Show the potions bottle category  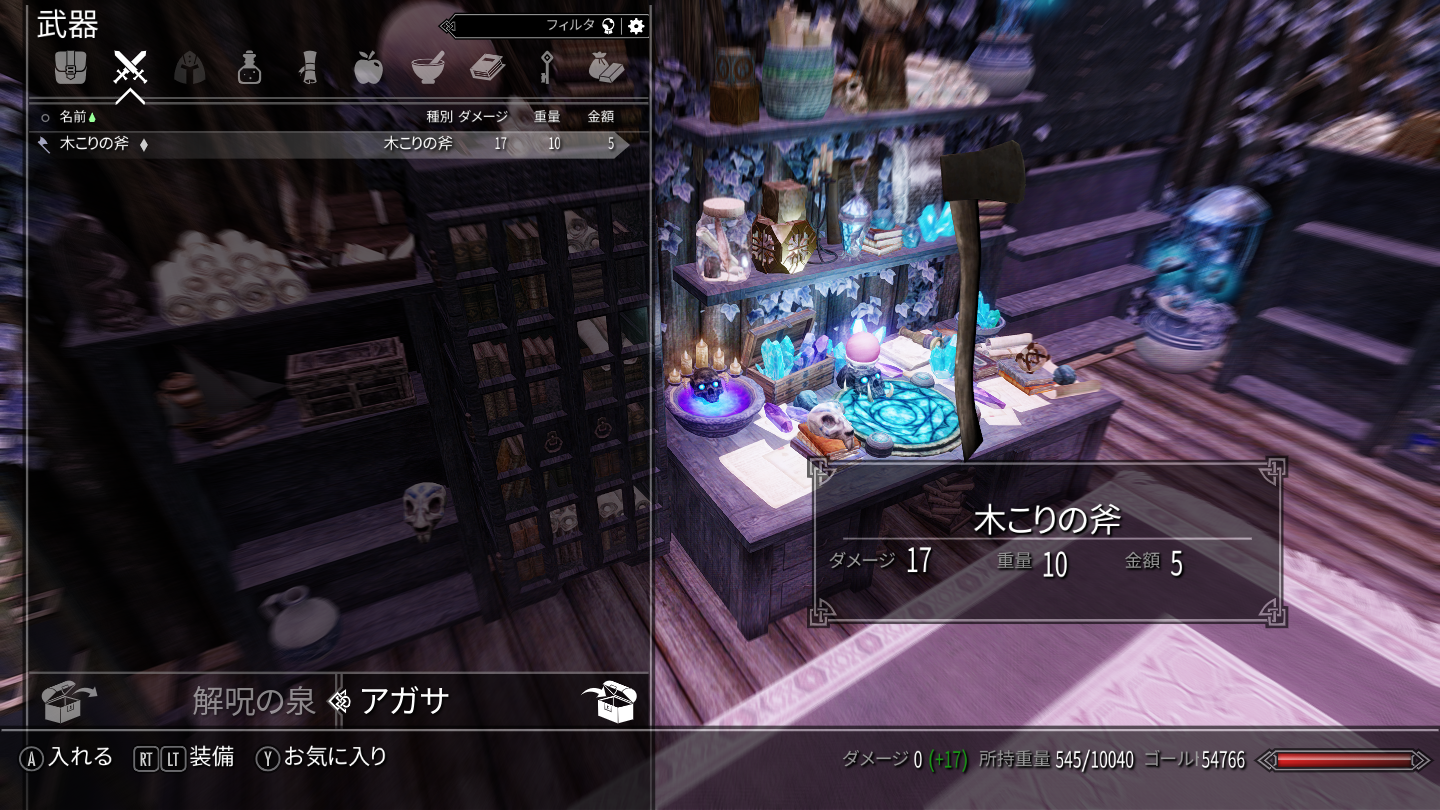click(249, 68)
